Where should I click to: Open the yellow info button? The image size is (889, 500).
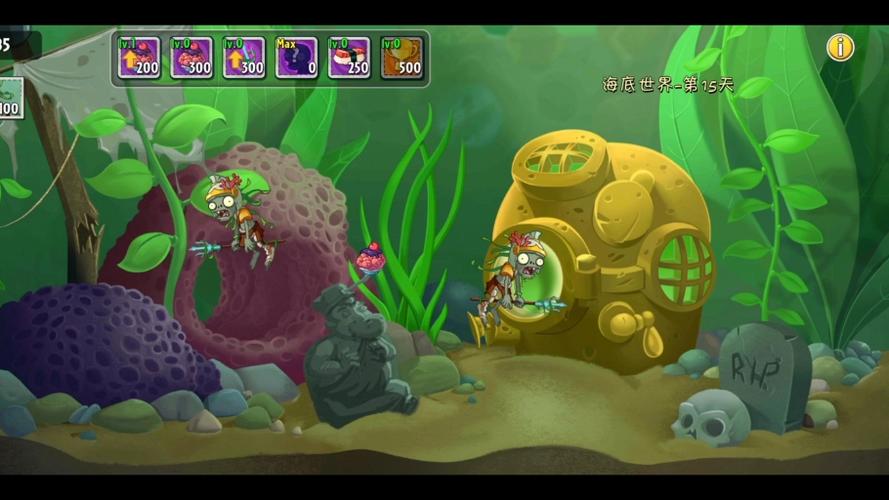[x=840, y=47]
